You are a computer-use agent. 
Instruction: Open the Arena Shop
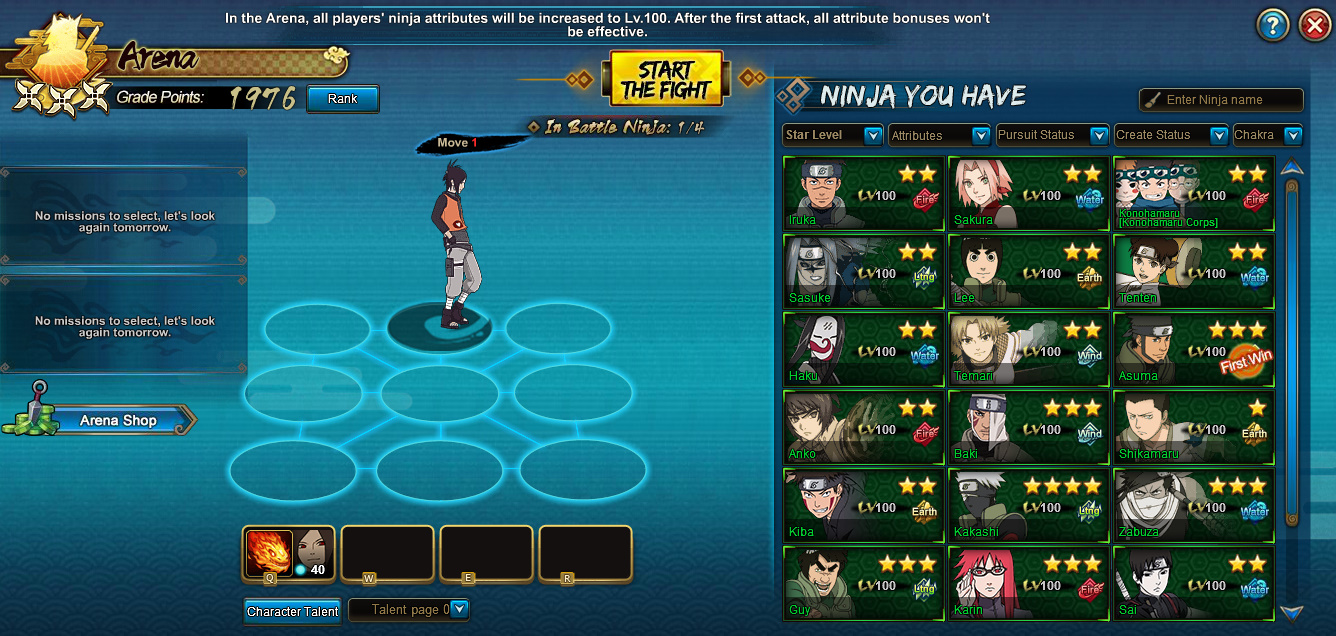coord(118,421)
